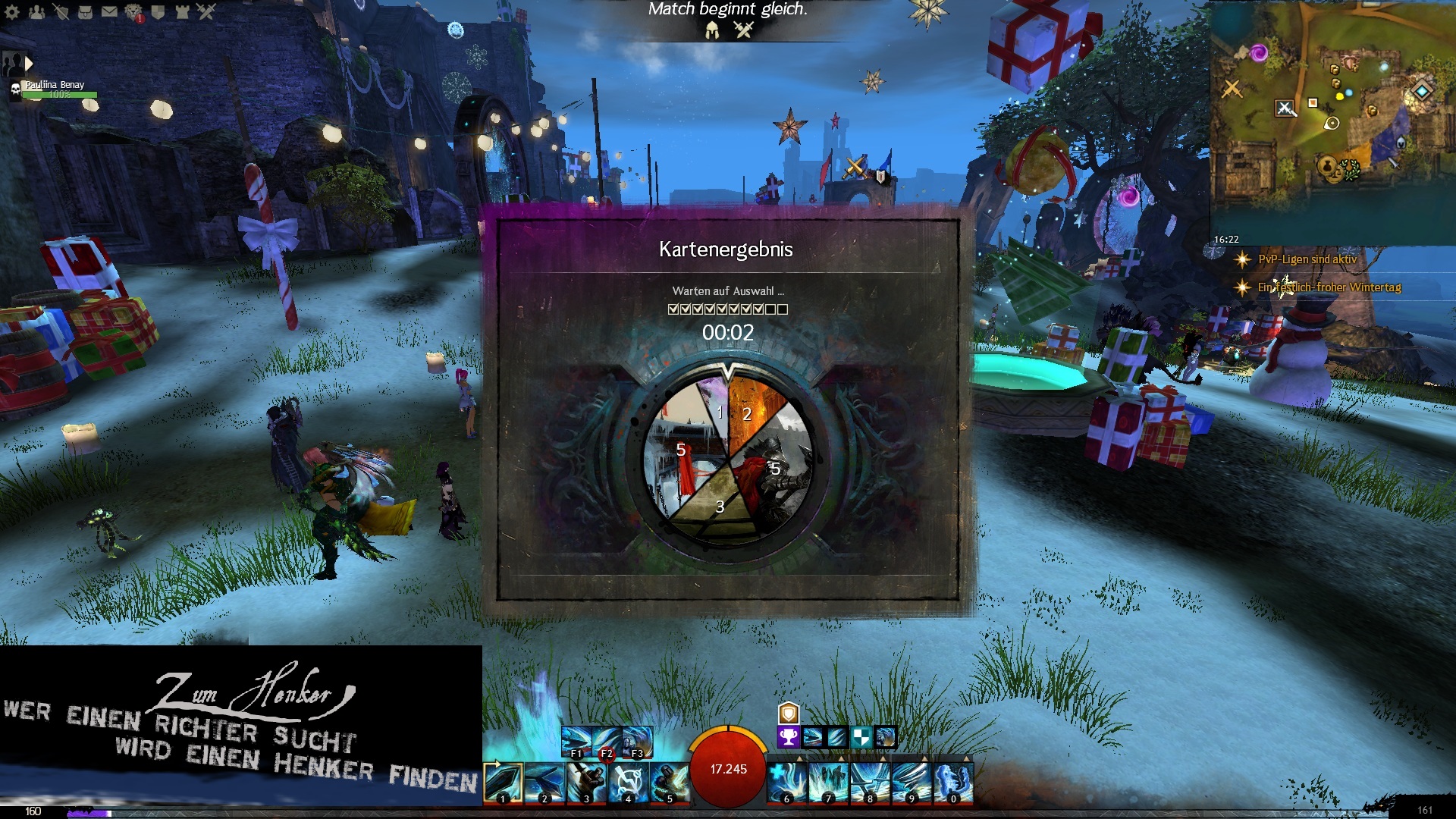Open the PvP crossed swords icon

point(206,11)
